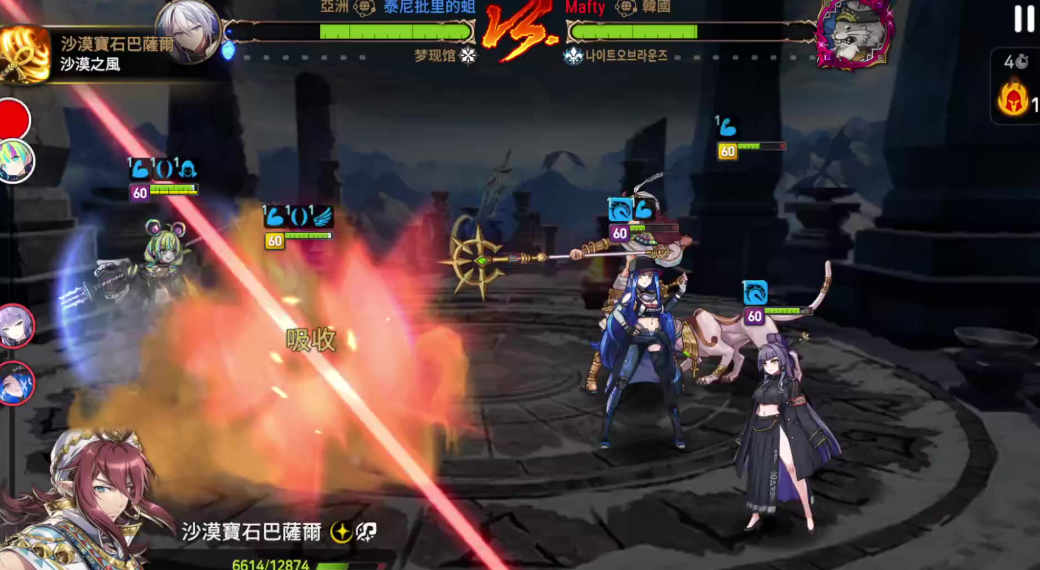The height and width of the screenshot is (570, 1040).
Task: Inspect the white class icon beside hero name
Action: pos(366,532)
